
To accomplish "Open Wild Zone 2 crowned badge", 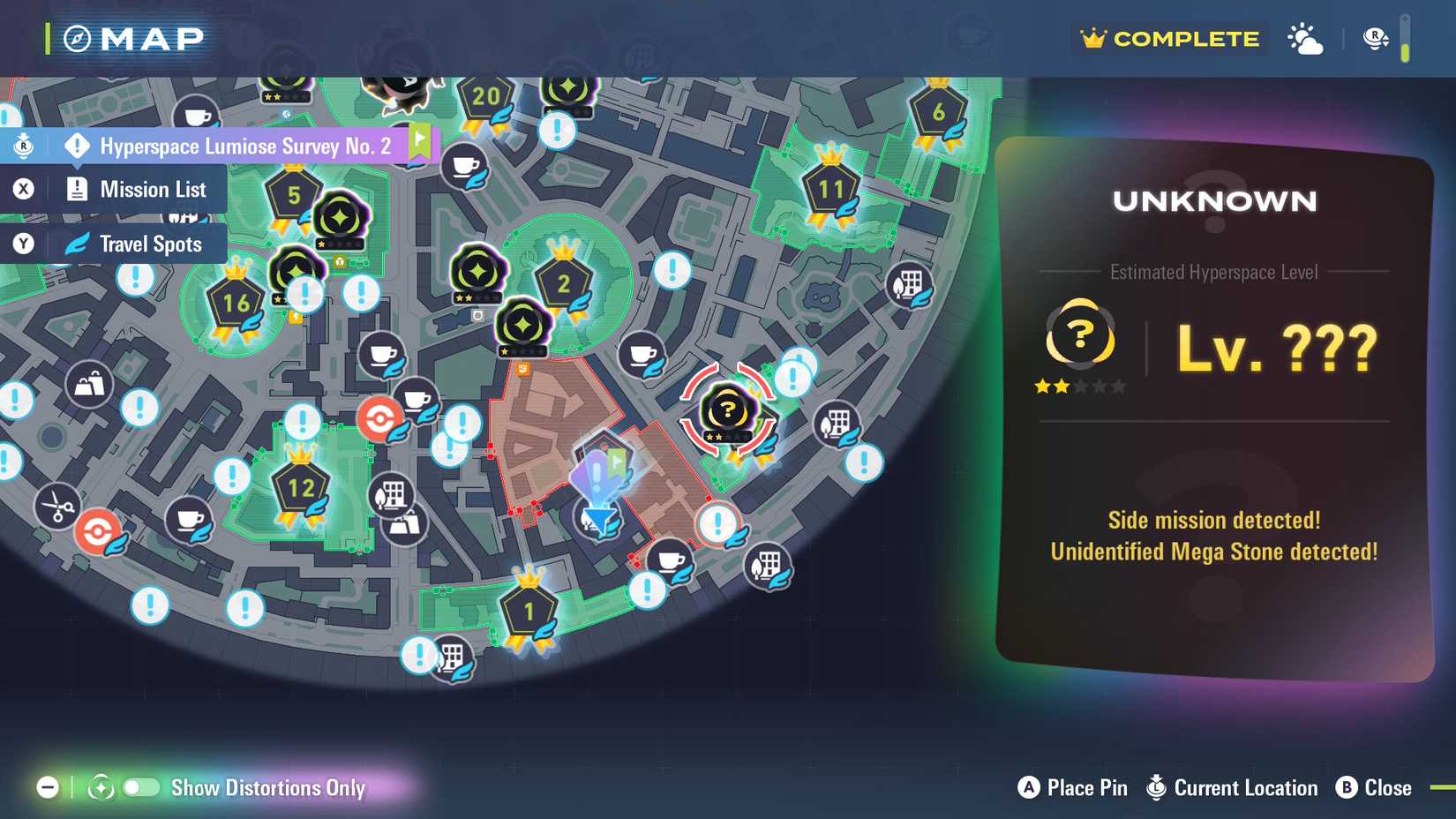I will [x=565, y=282].
